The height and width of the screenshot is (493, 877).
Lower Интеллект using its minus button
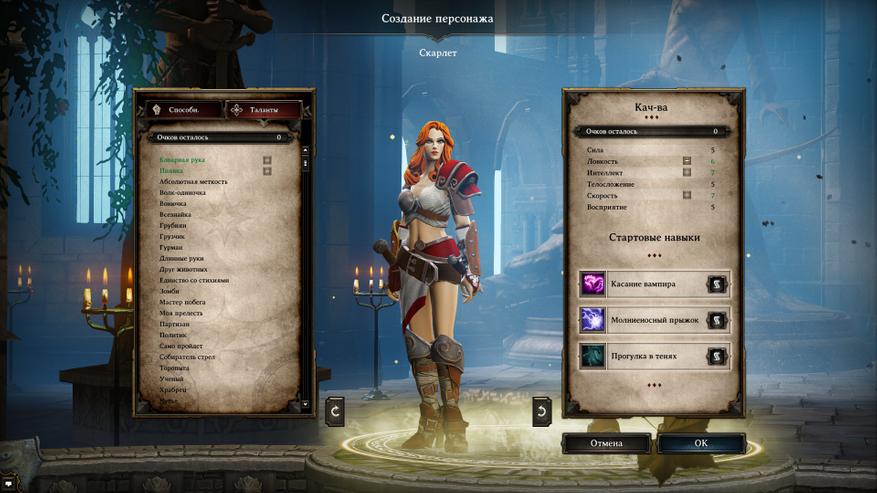pyautogui.click(x=687, y=172)
